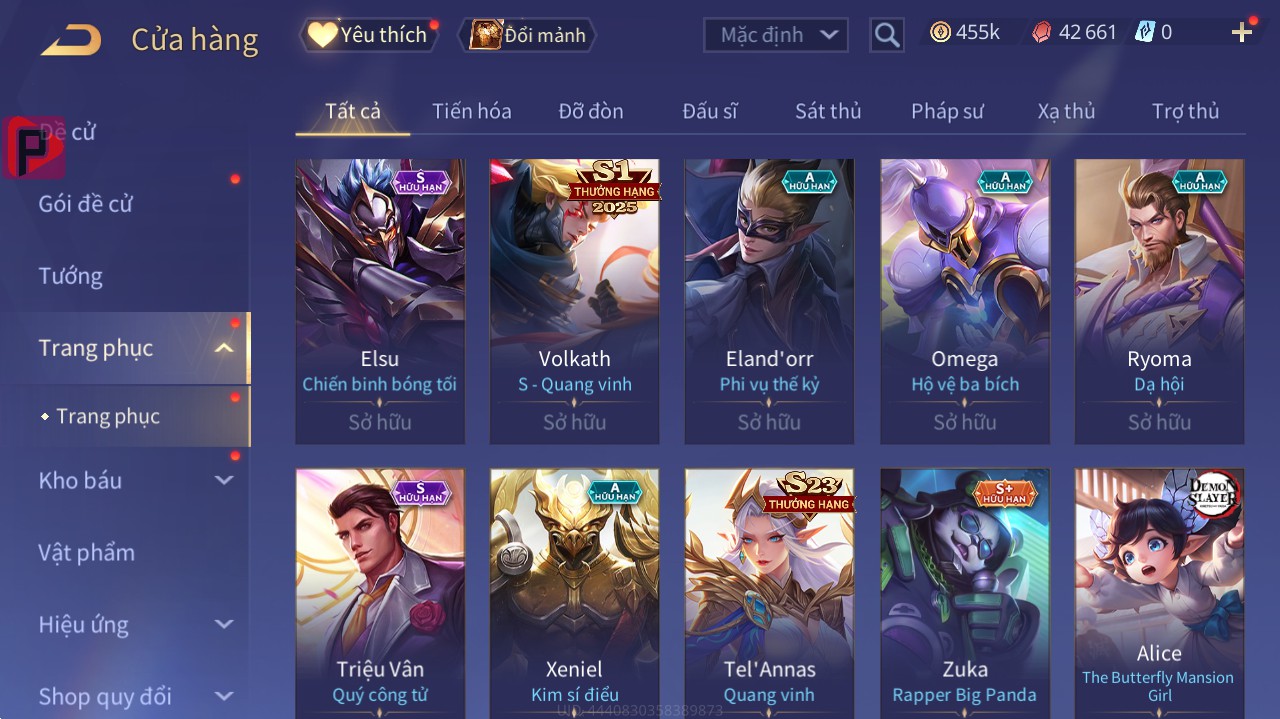Image resolution: width=1280 pixels, height=719 pixels.
Task: Open the Đổi mảnh exchange
Action: coord(527,35)
